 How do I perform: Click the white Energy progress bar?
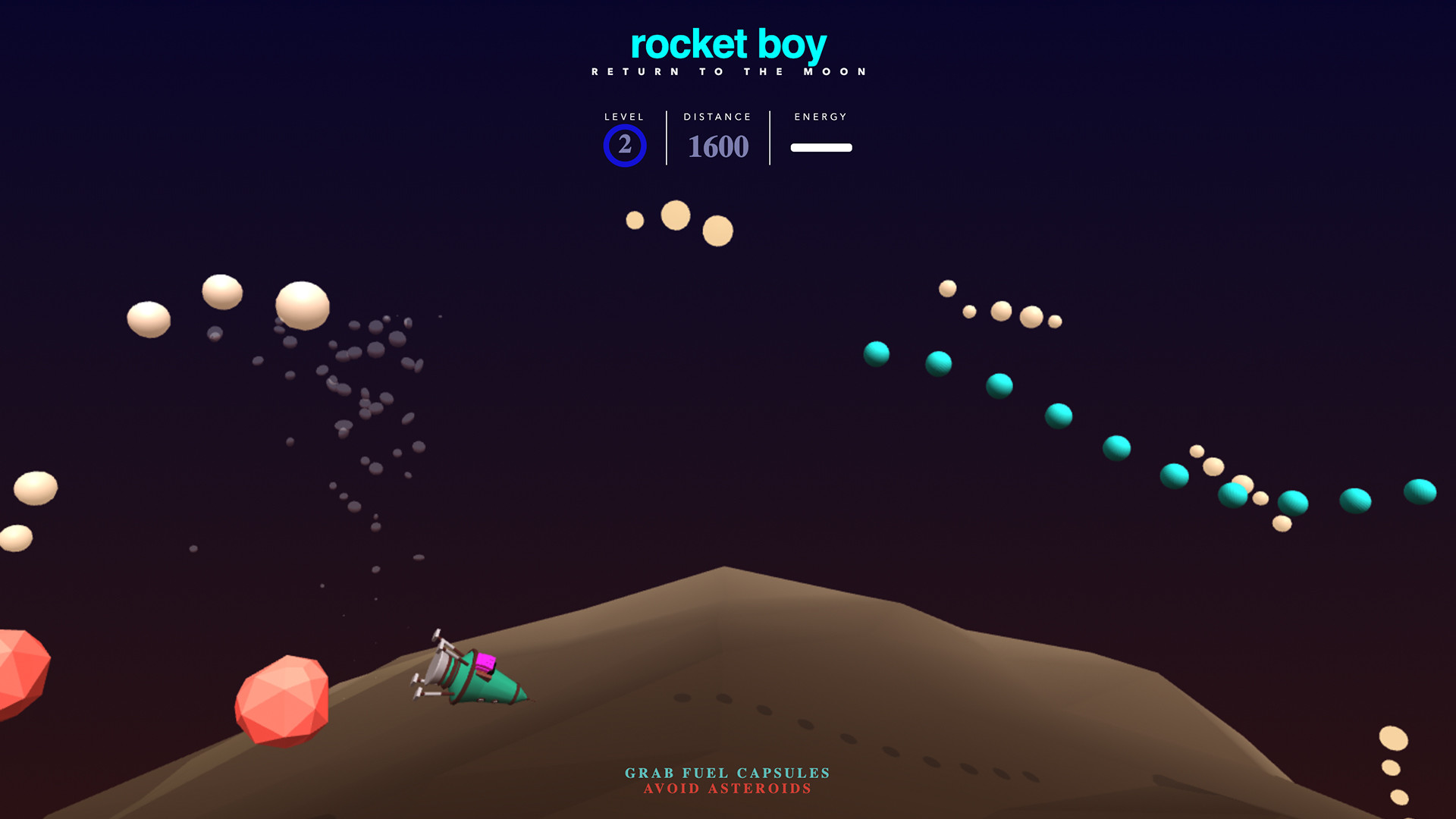click(x=821, y=148)
